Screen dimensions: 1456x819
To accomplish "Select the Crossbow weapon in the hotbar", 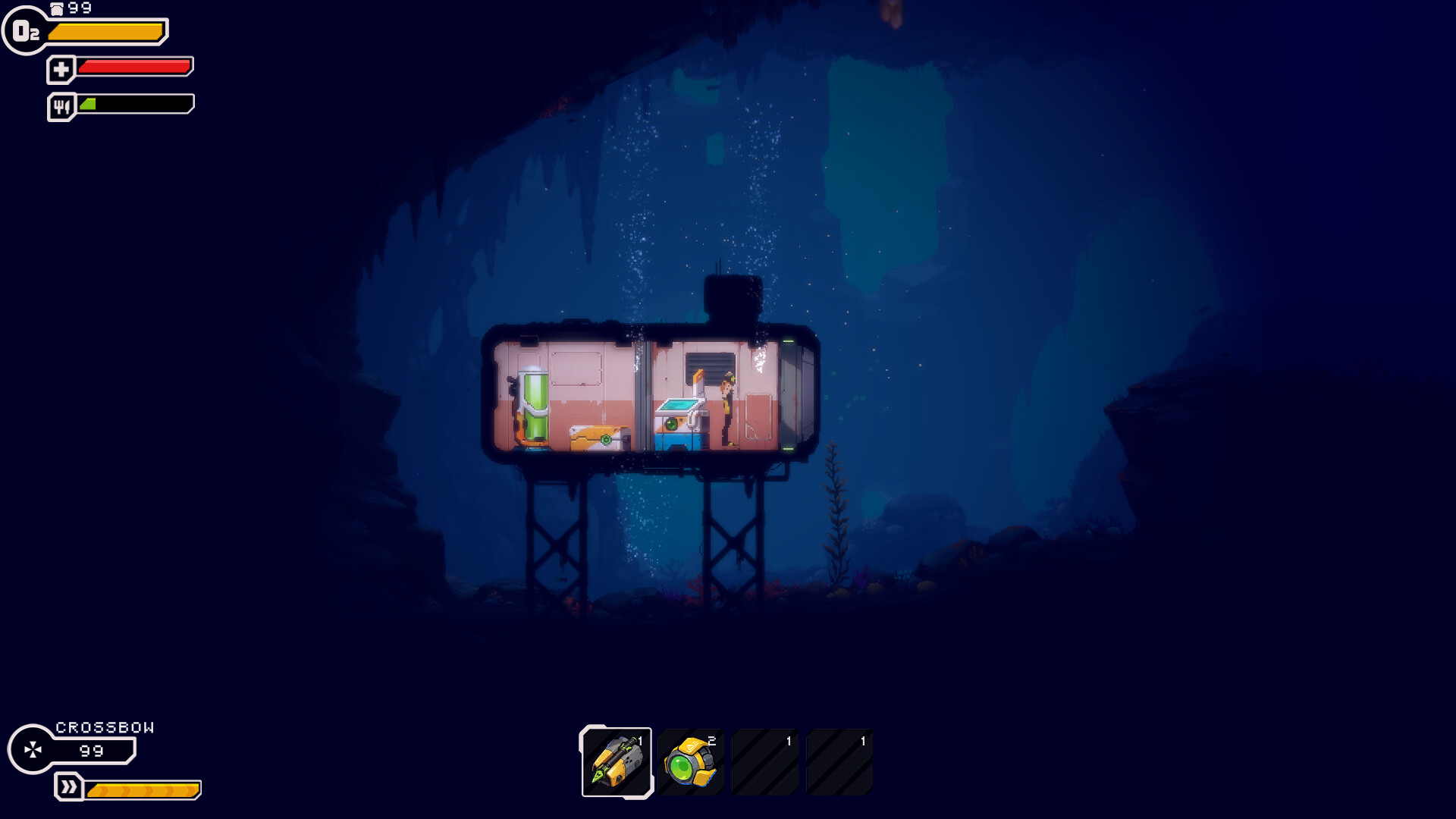I will pyautogui.click(x=617, y=761).
